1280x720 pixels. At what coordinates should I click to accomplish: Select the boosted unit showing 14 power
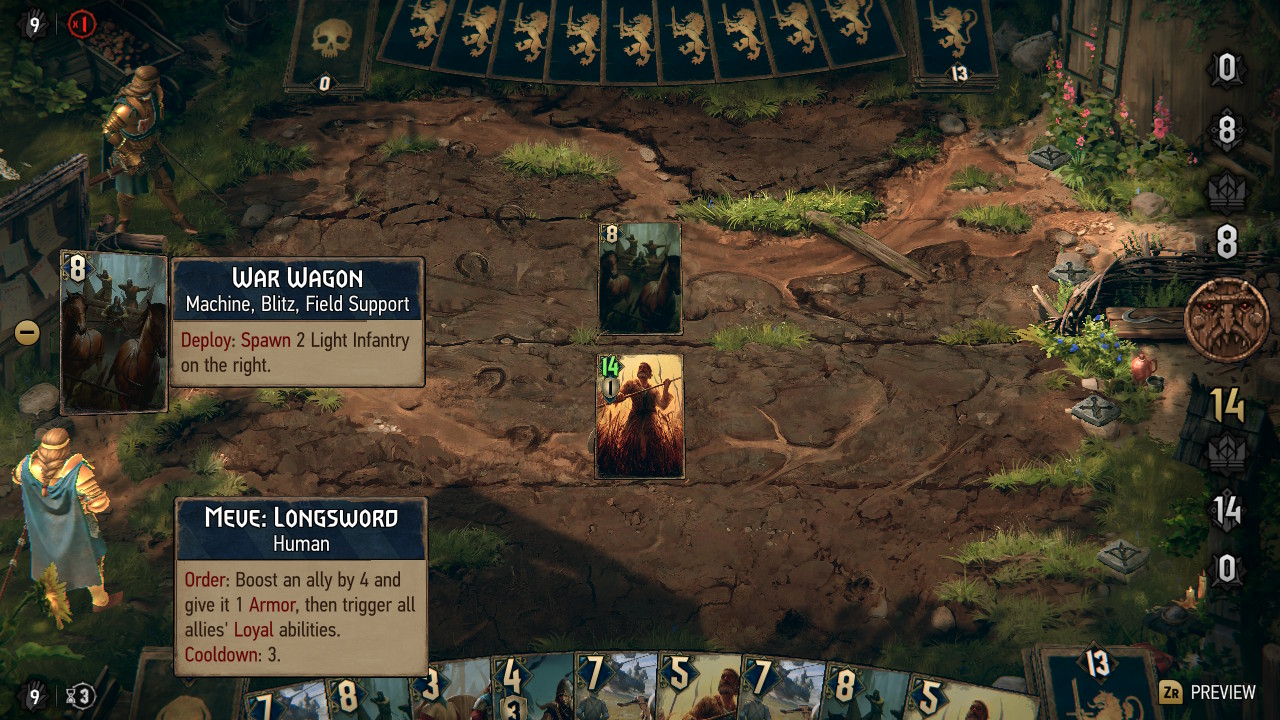click(x=640, y=417)
